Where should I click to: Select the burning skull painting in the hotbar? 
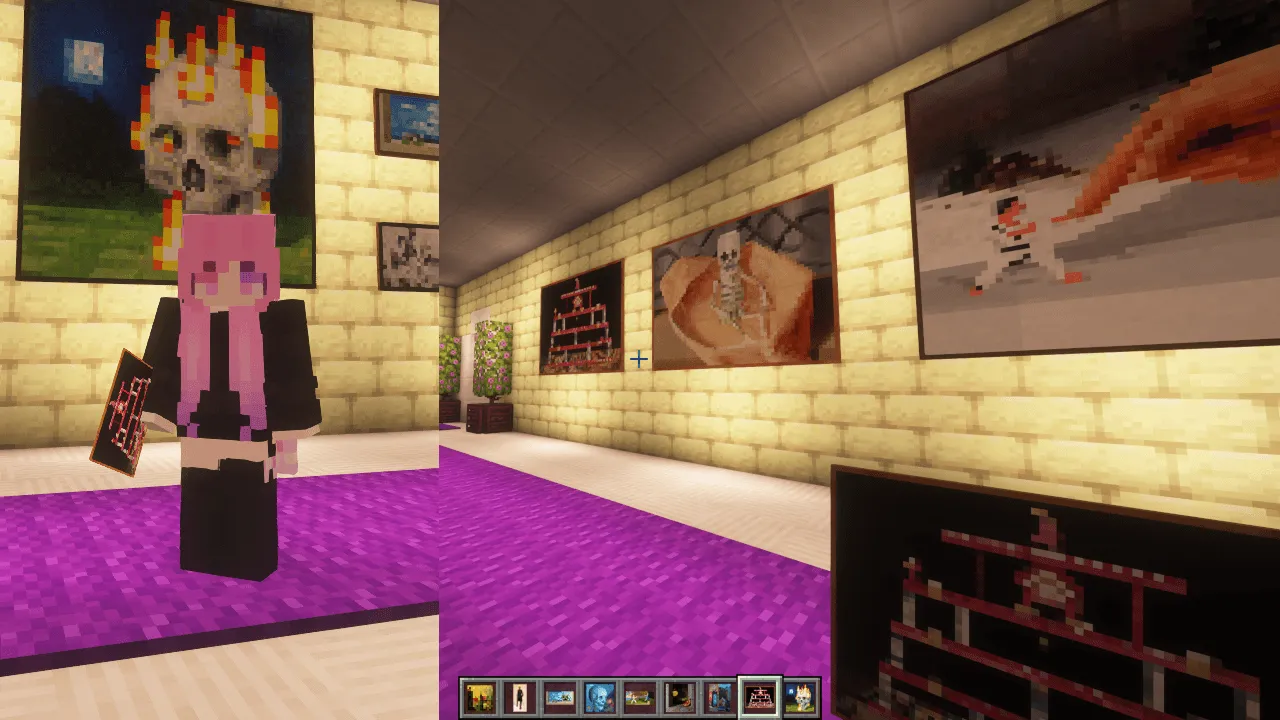(800, 697)
